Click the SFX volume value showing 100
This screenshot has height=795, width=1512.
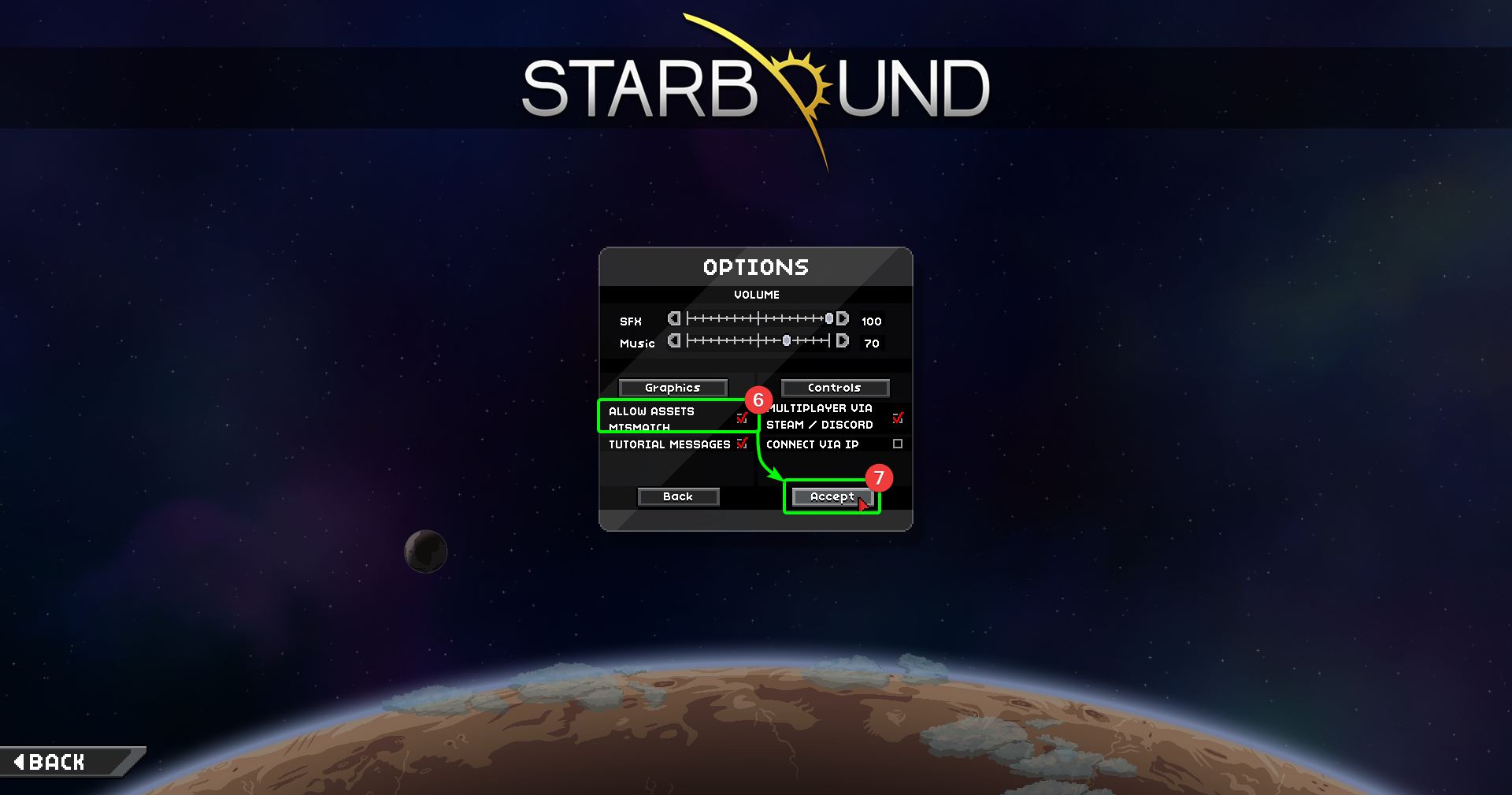coord(871,321)
